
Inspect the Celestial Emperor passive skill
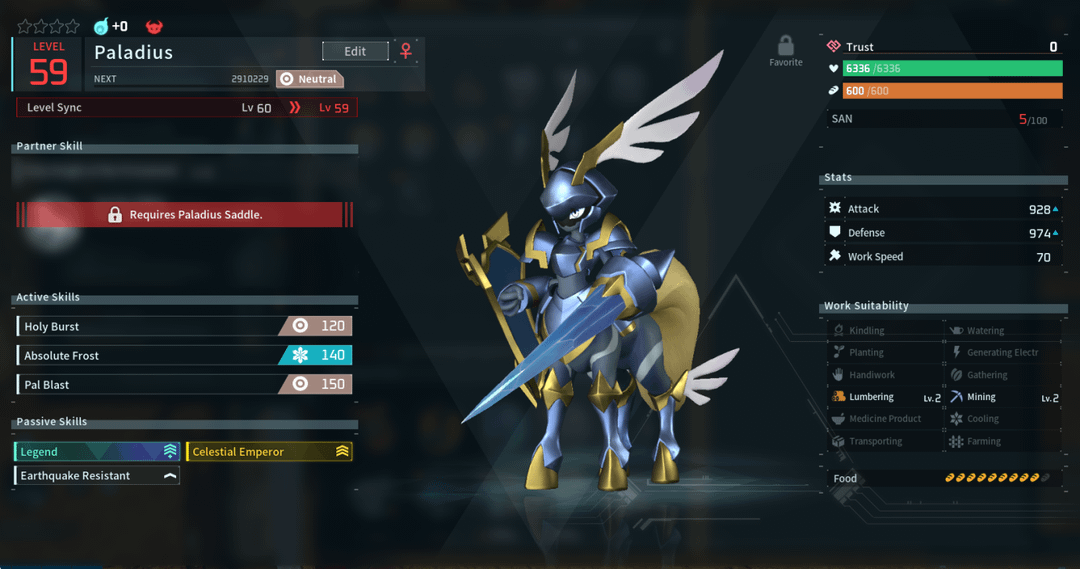(269, 452)
